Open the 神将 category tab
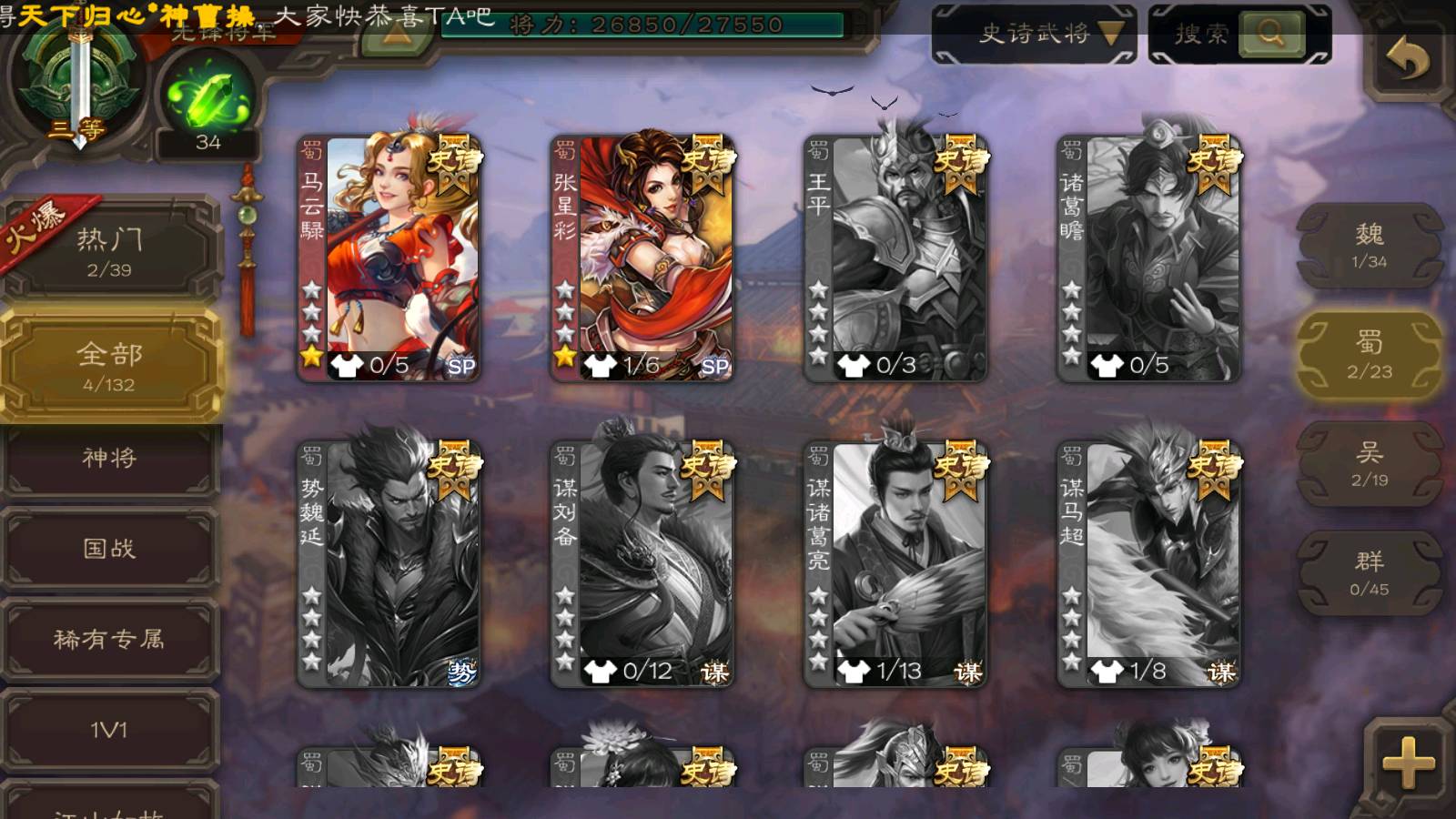1456x819 pixels. click(109, 458)
